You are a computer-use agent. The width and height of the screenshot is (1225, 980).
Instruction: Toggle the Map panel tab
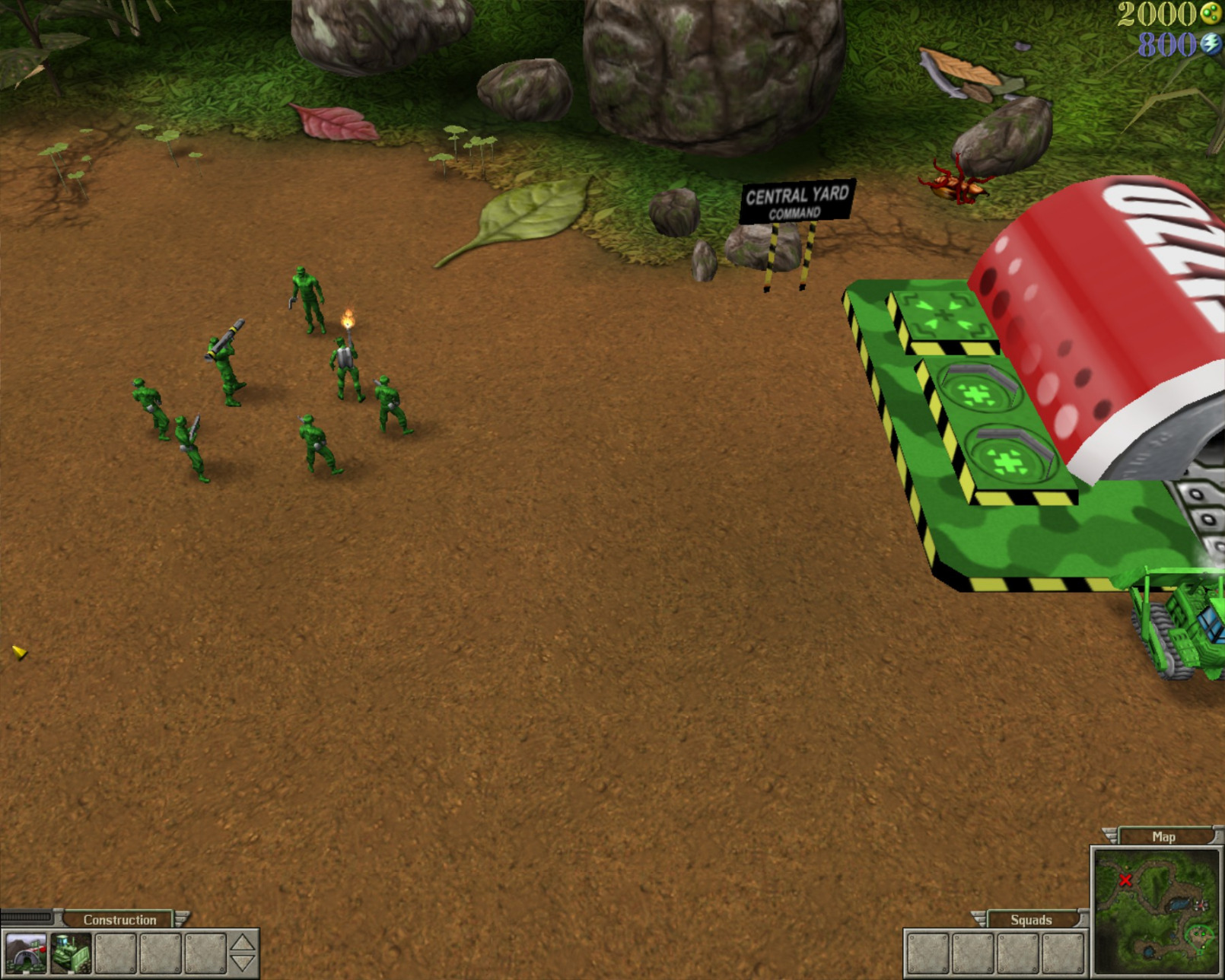point(1163,836)
